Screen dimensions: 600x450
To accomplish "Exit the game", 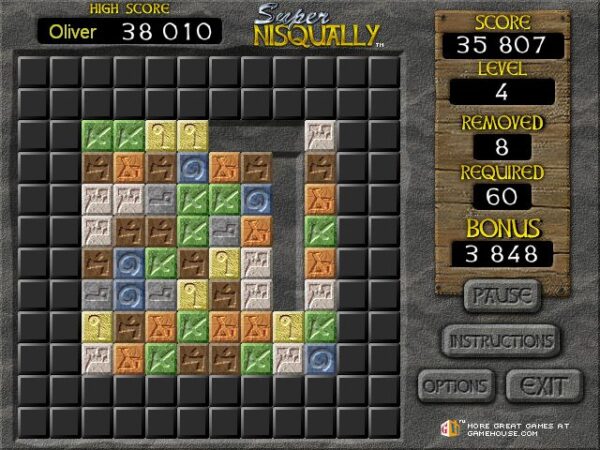I will point(543,385).
